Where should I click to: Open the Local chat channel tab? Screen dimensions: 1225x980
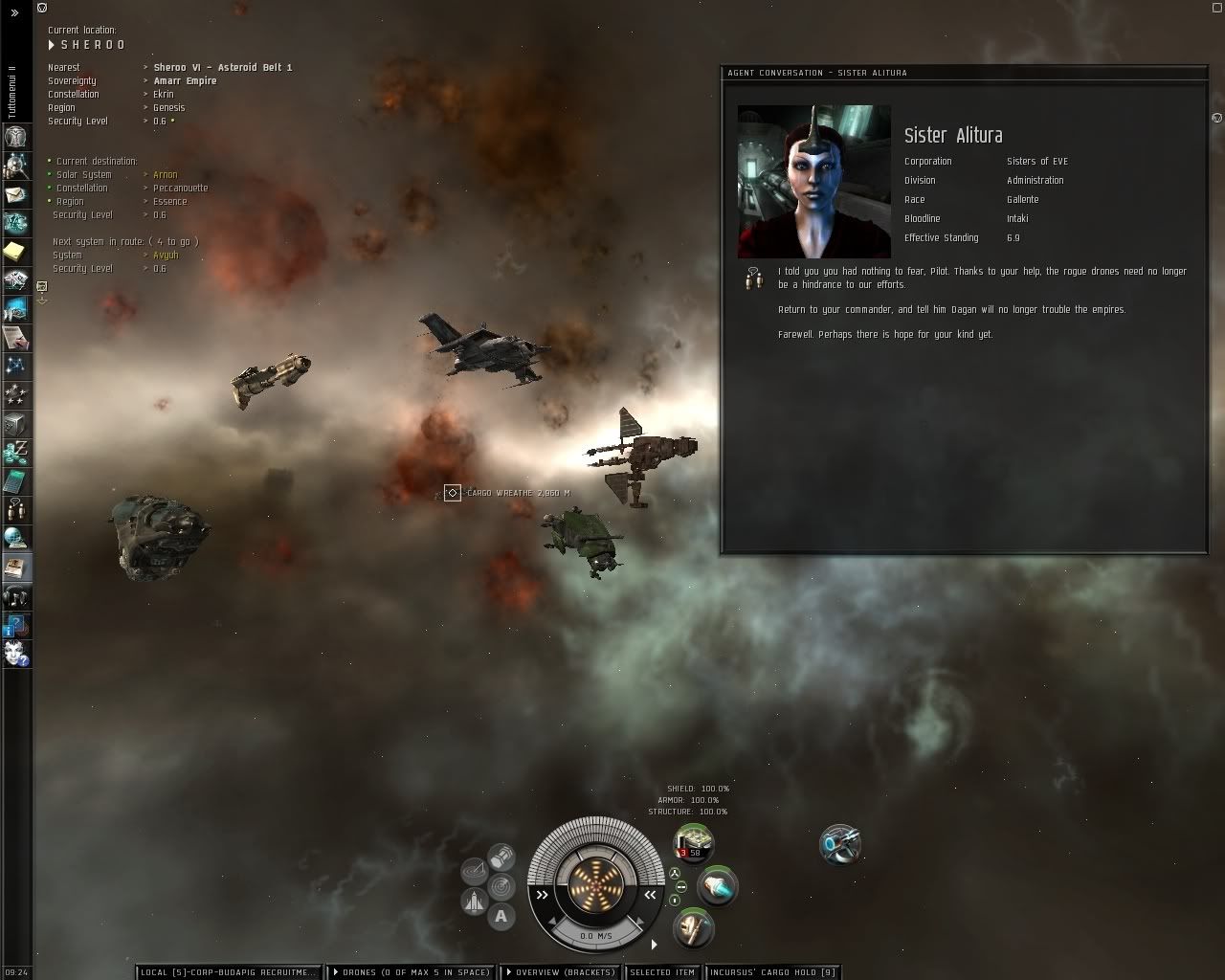point(227,972)
